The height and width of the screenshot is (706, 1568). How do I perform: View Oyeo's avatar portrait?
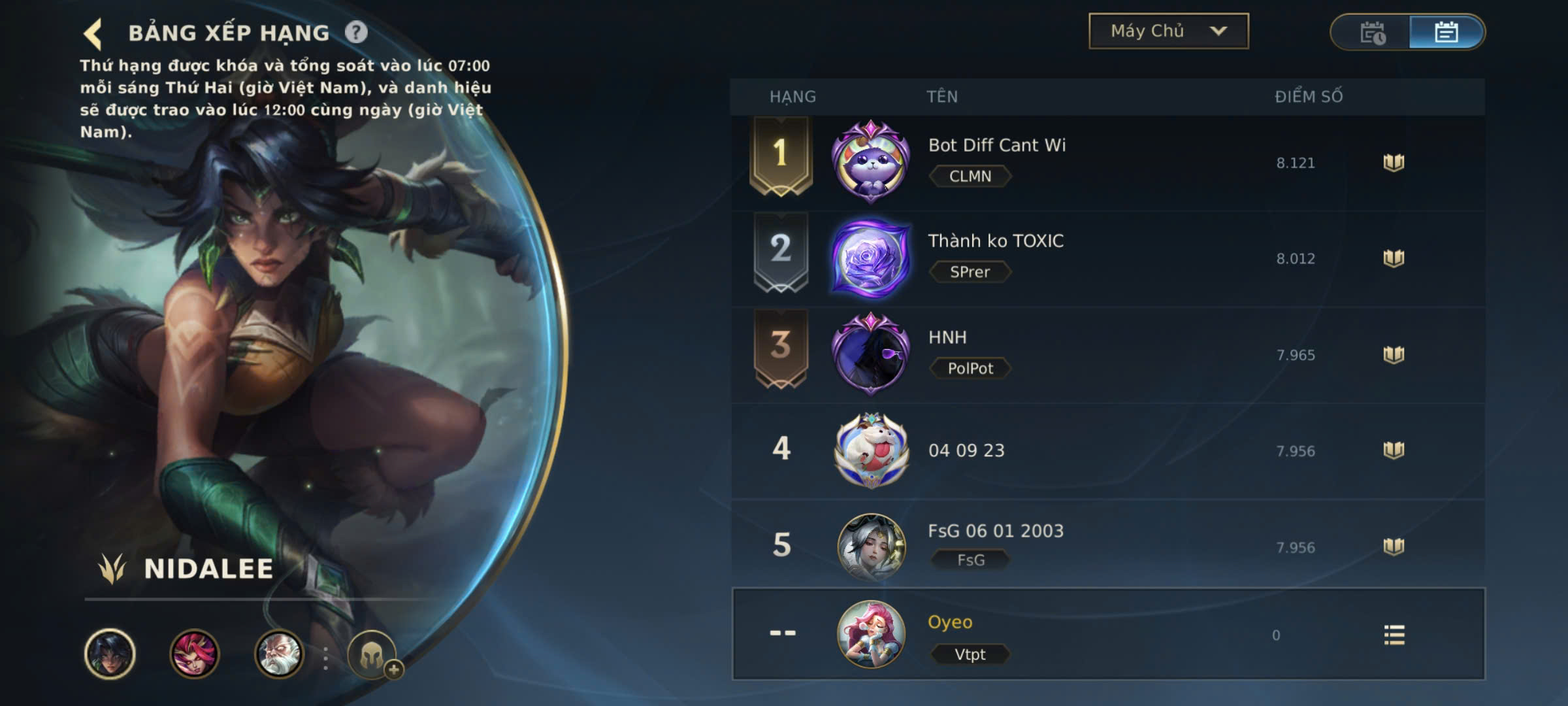[871, 633]
